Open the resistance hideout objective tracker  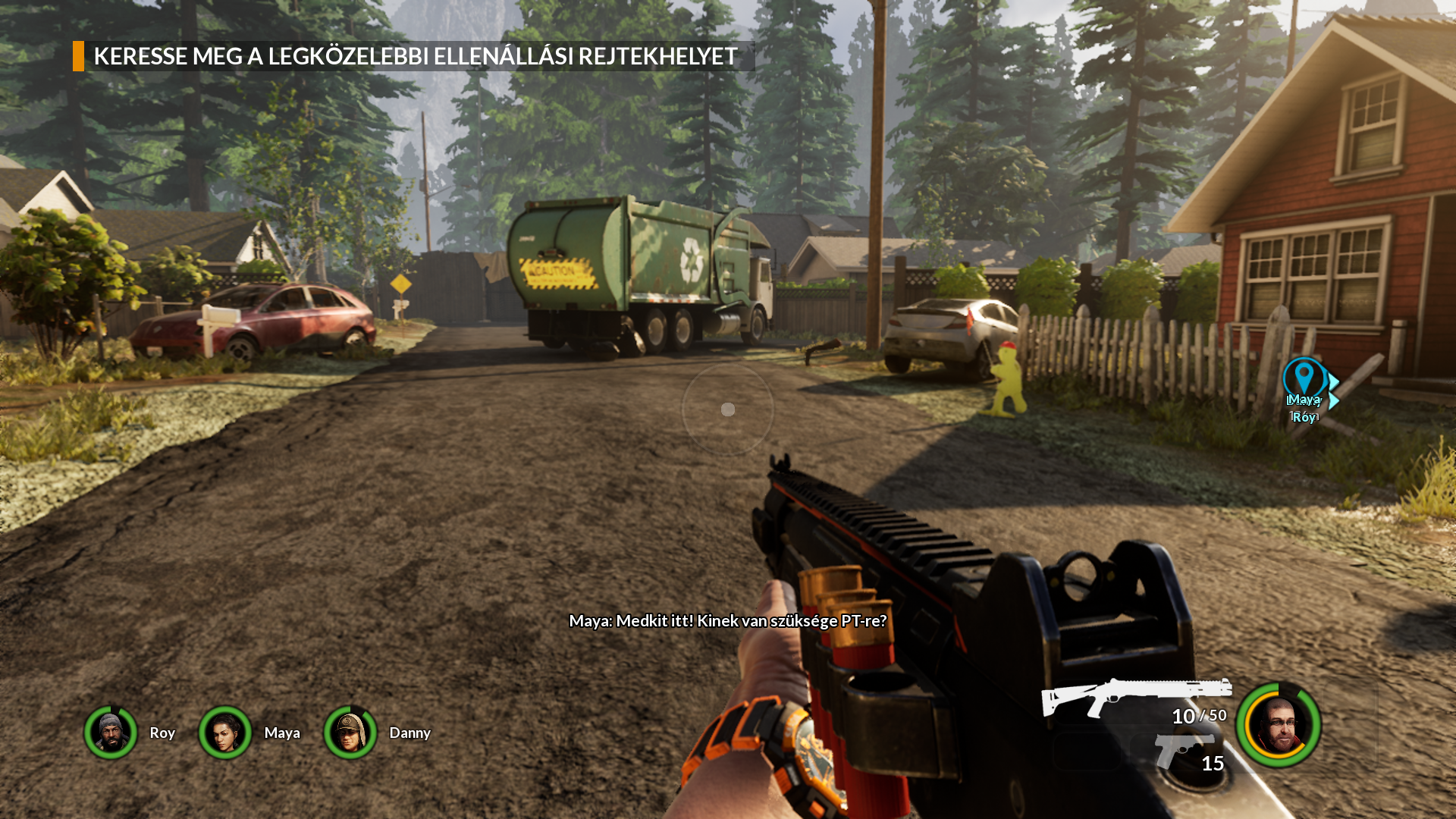414,56
